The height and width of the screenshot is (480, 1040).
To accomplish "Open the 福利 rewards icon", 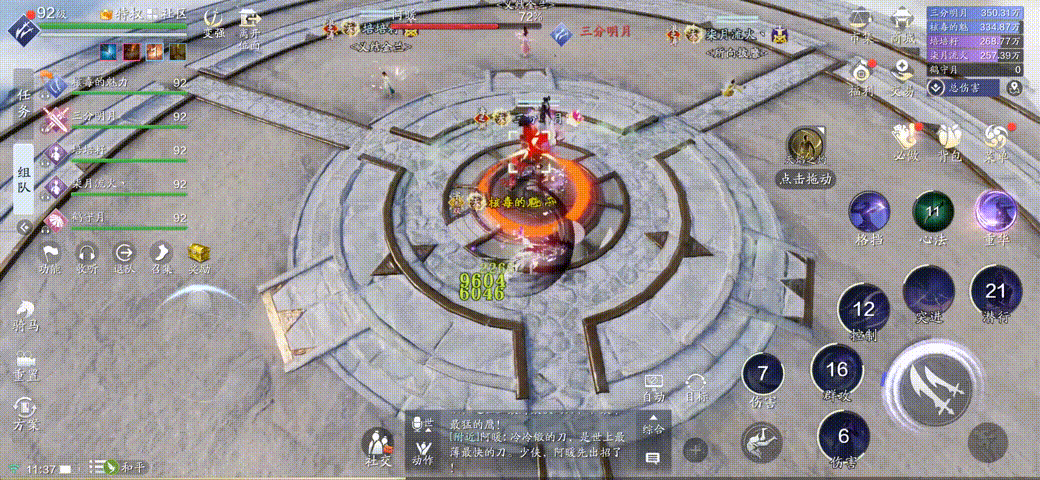I will [861, 75].
